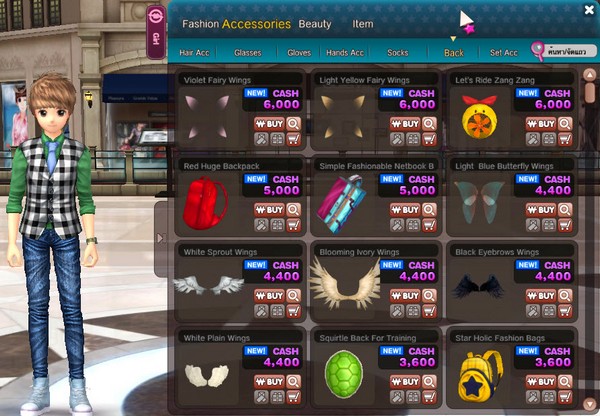Screen dimensions: 600x416
Task: Select the Item category tab
Action: point(363,24)
